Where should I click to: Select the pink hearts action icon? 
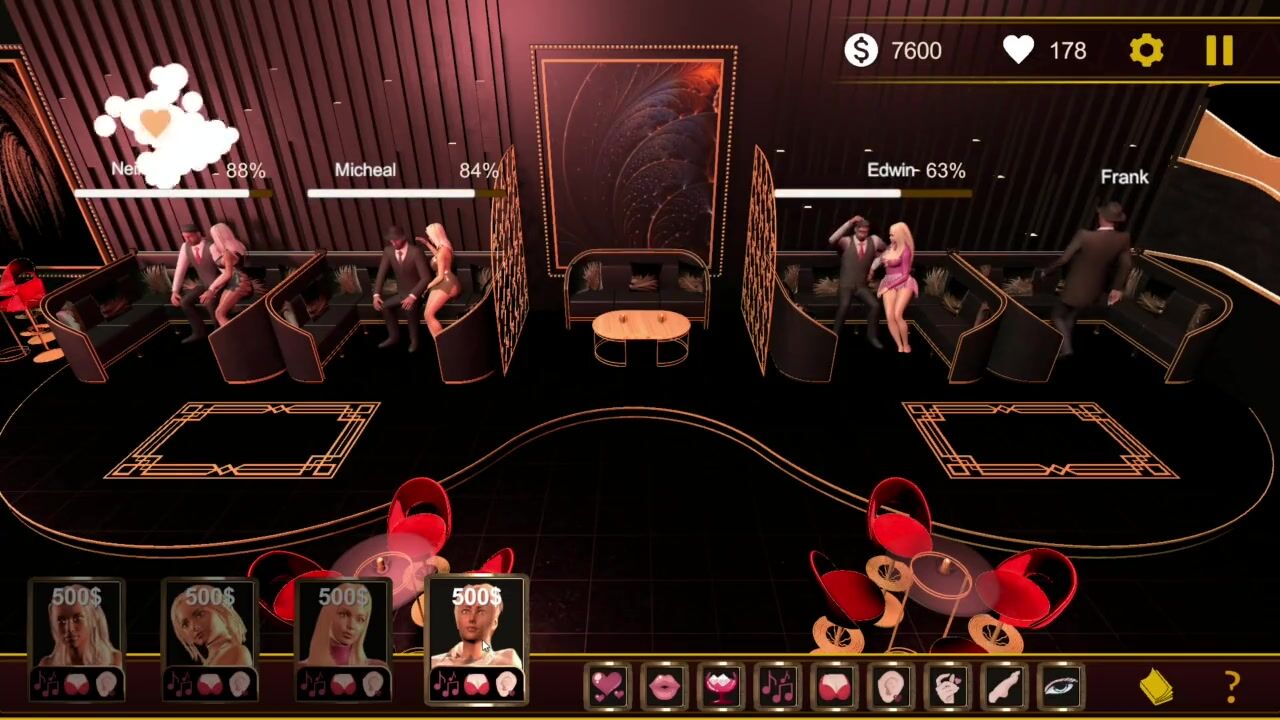click(607, 686)
